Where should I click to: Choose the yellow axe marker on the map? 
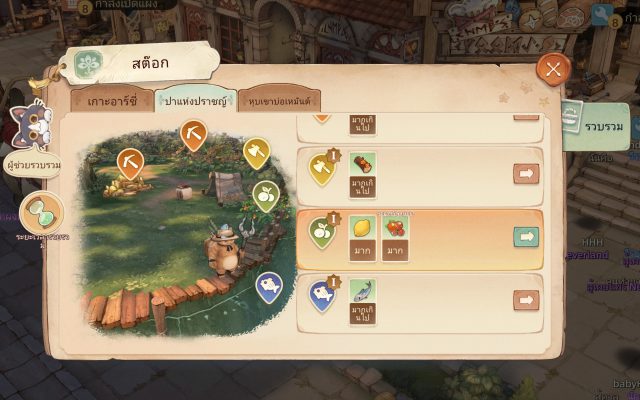coord(256,152)
